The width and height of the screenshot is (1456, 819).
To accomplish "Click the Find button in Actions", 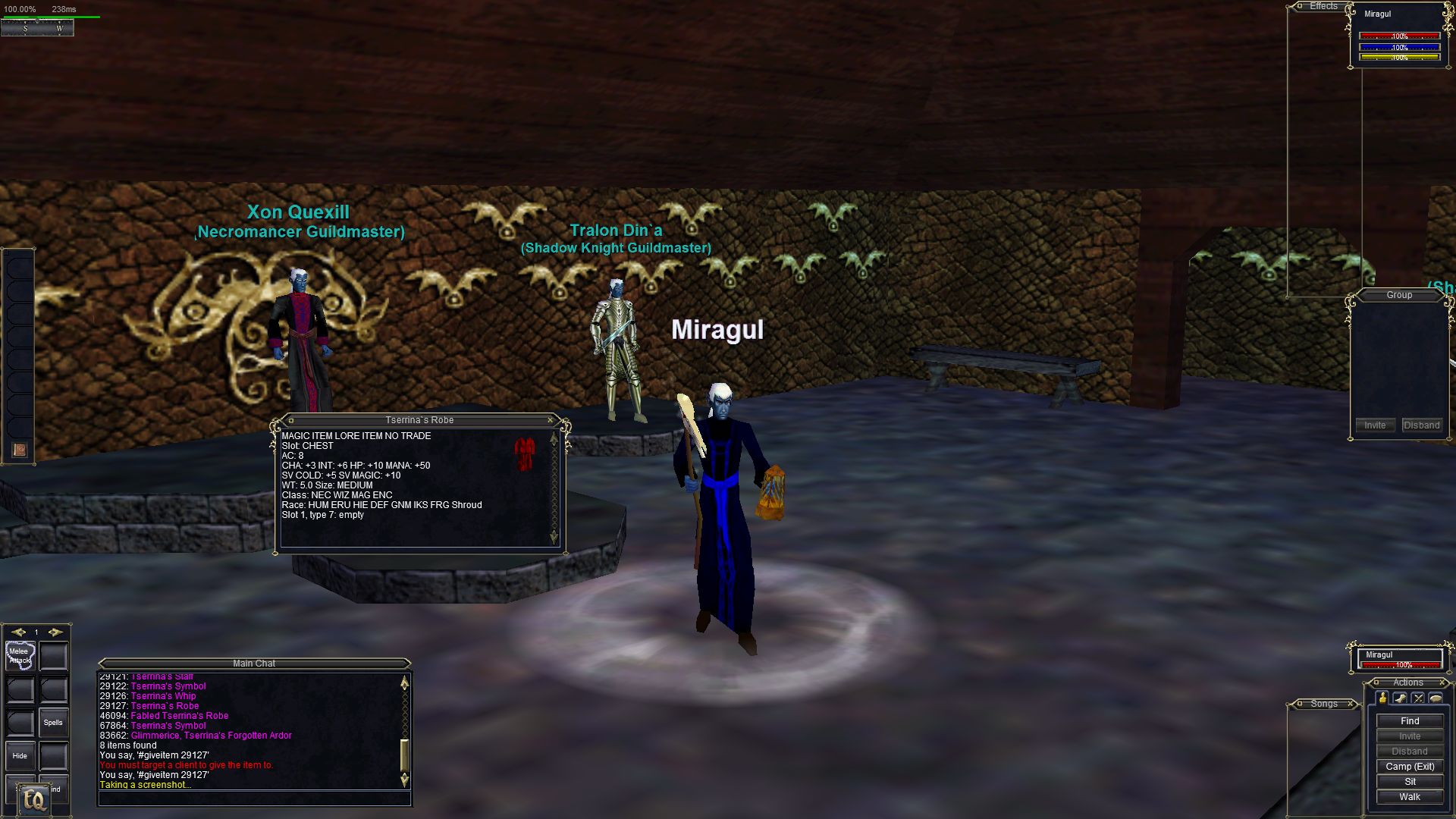I will point(1410,721).
